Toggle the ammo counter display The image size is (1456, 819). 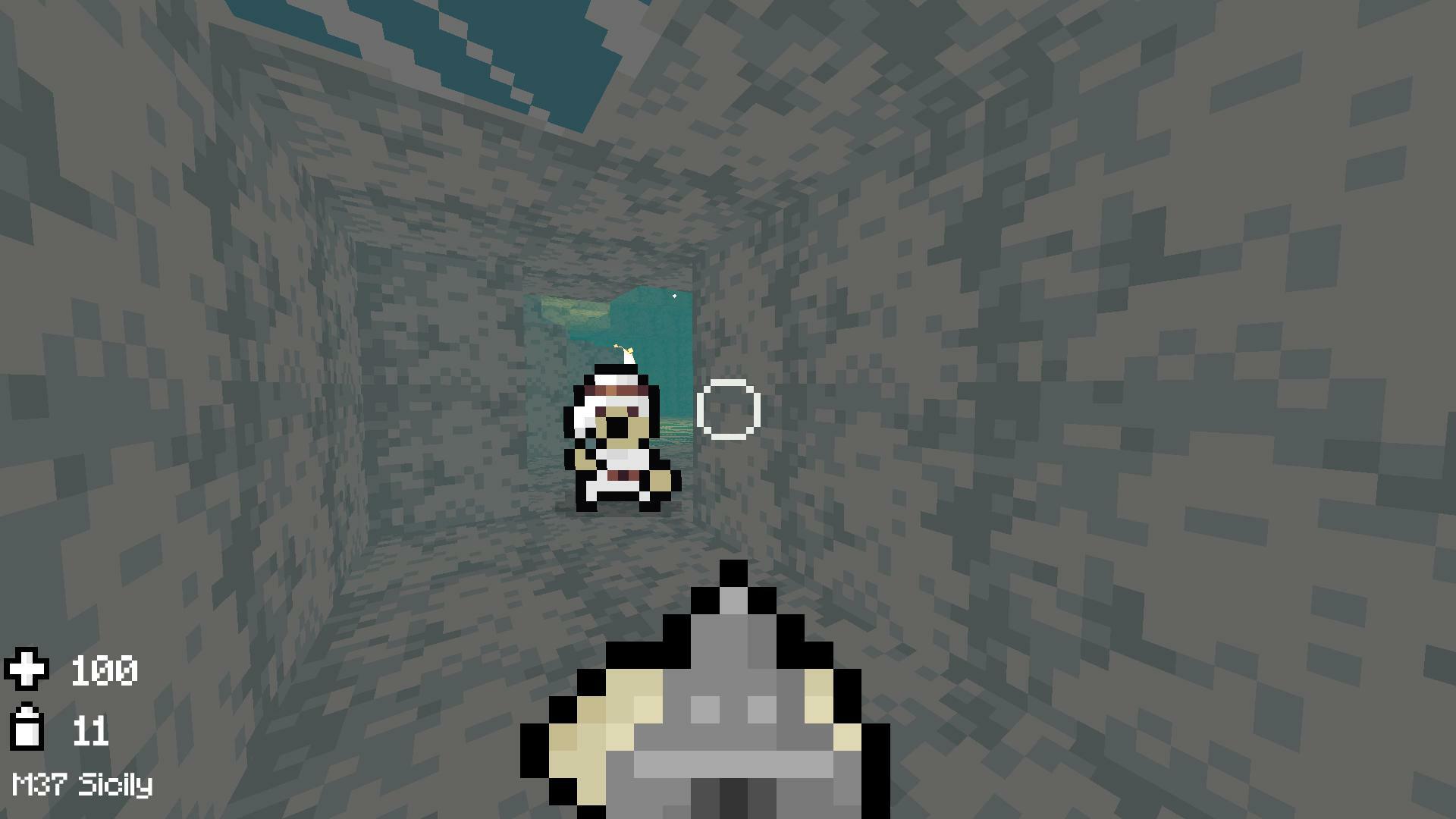point(91,729)
